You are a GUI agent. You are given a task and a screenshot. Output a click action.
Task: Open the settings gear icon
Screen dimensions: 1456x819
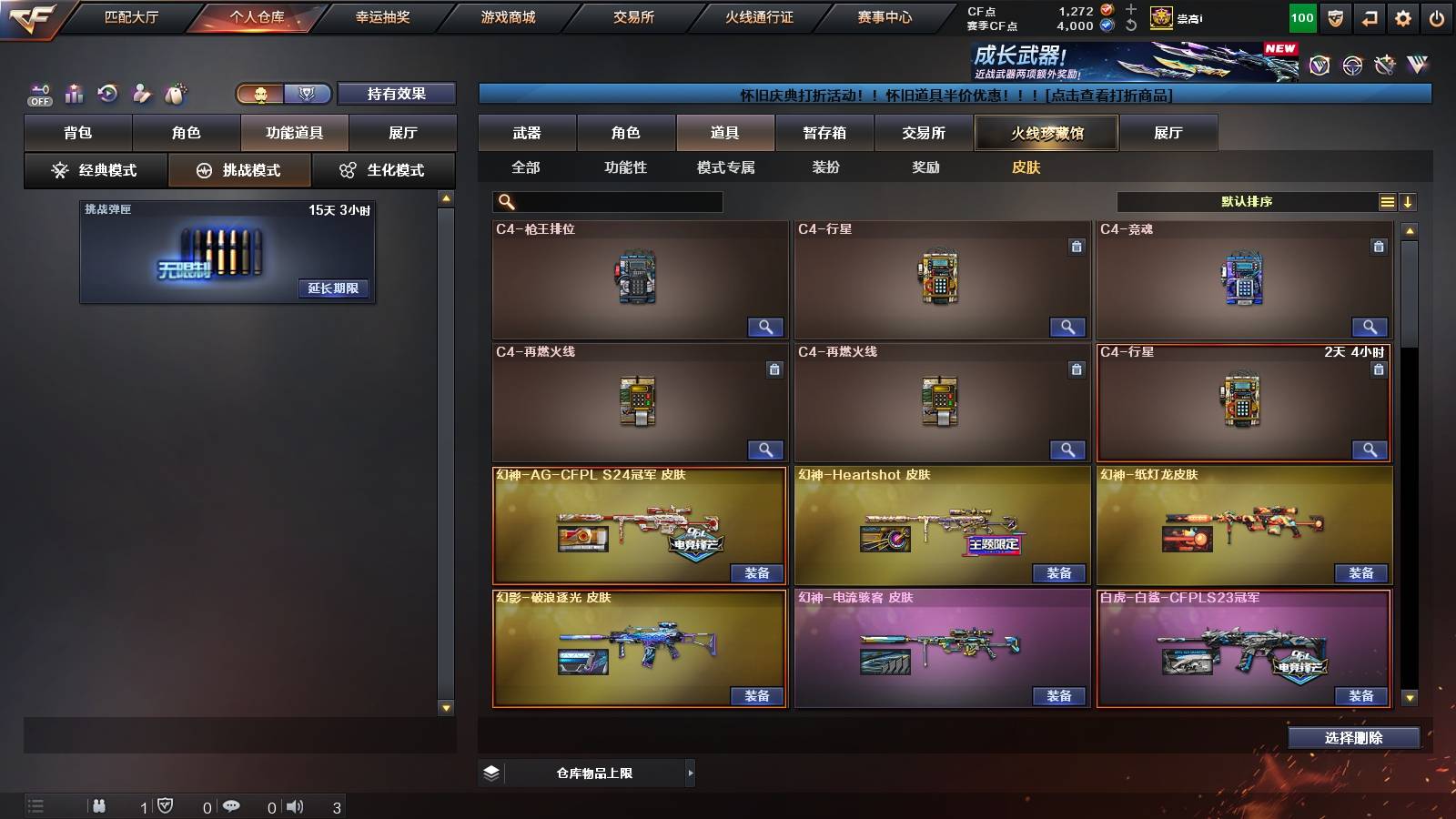pyautogui.click(x=1402, y=16)
